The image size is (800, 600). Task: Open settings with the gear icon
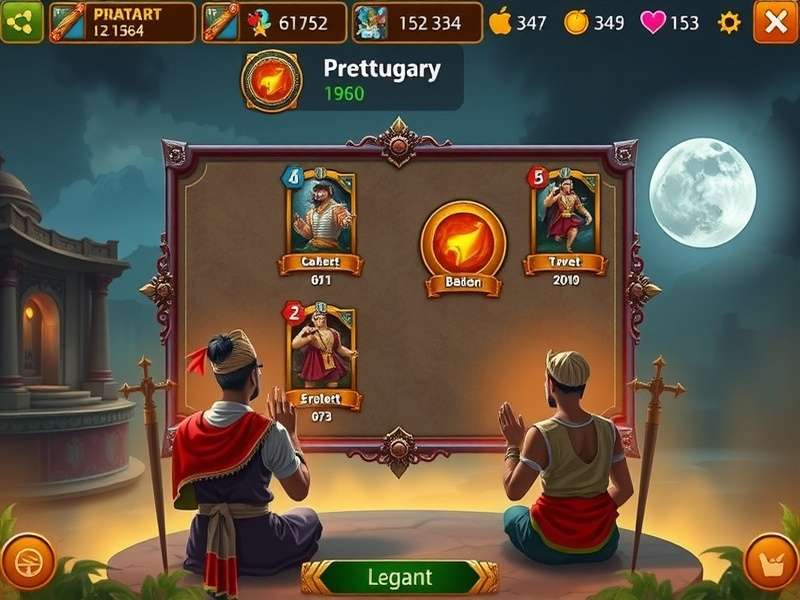point(730,22)
